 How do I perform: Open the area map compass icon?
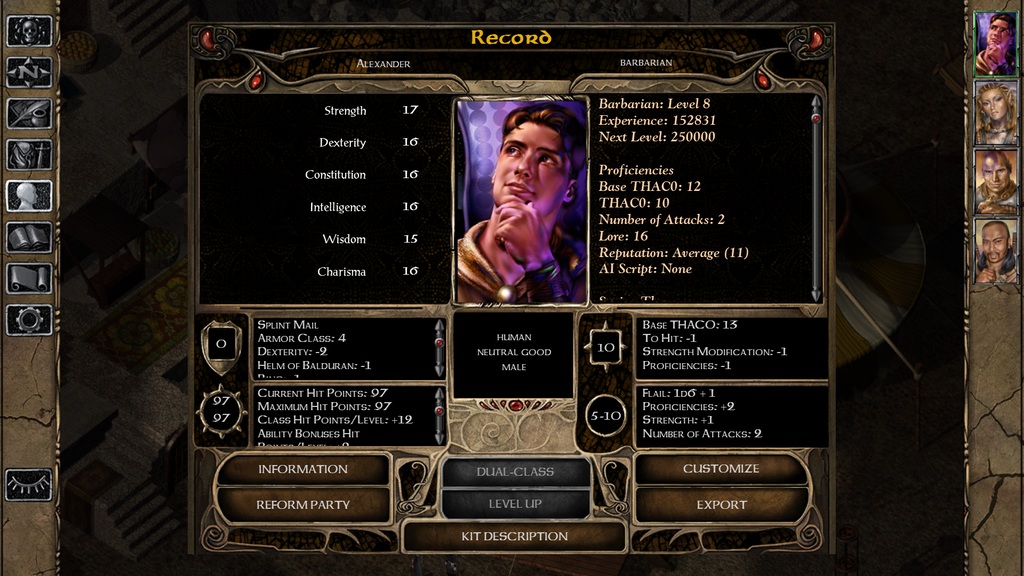(x=29, y=72)
